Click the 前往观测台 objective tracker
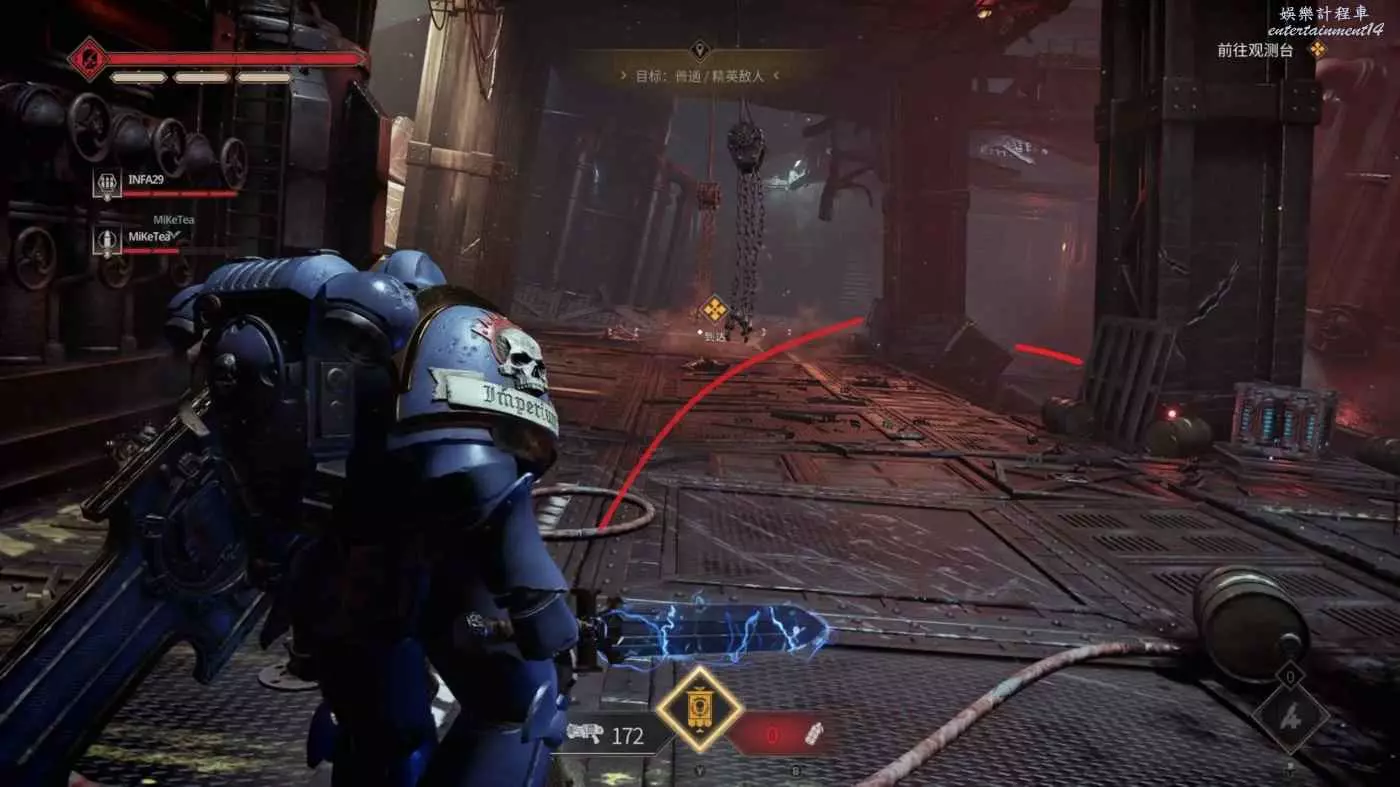This screenshot has height=787, width=1400. (x=1270, y=50)
